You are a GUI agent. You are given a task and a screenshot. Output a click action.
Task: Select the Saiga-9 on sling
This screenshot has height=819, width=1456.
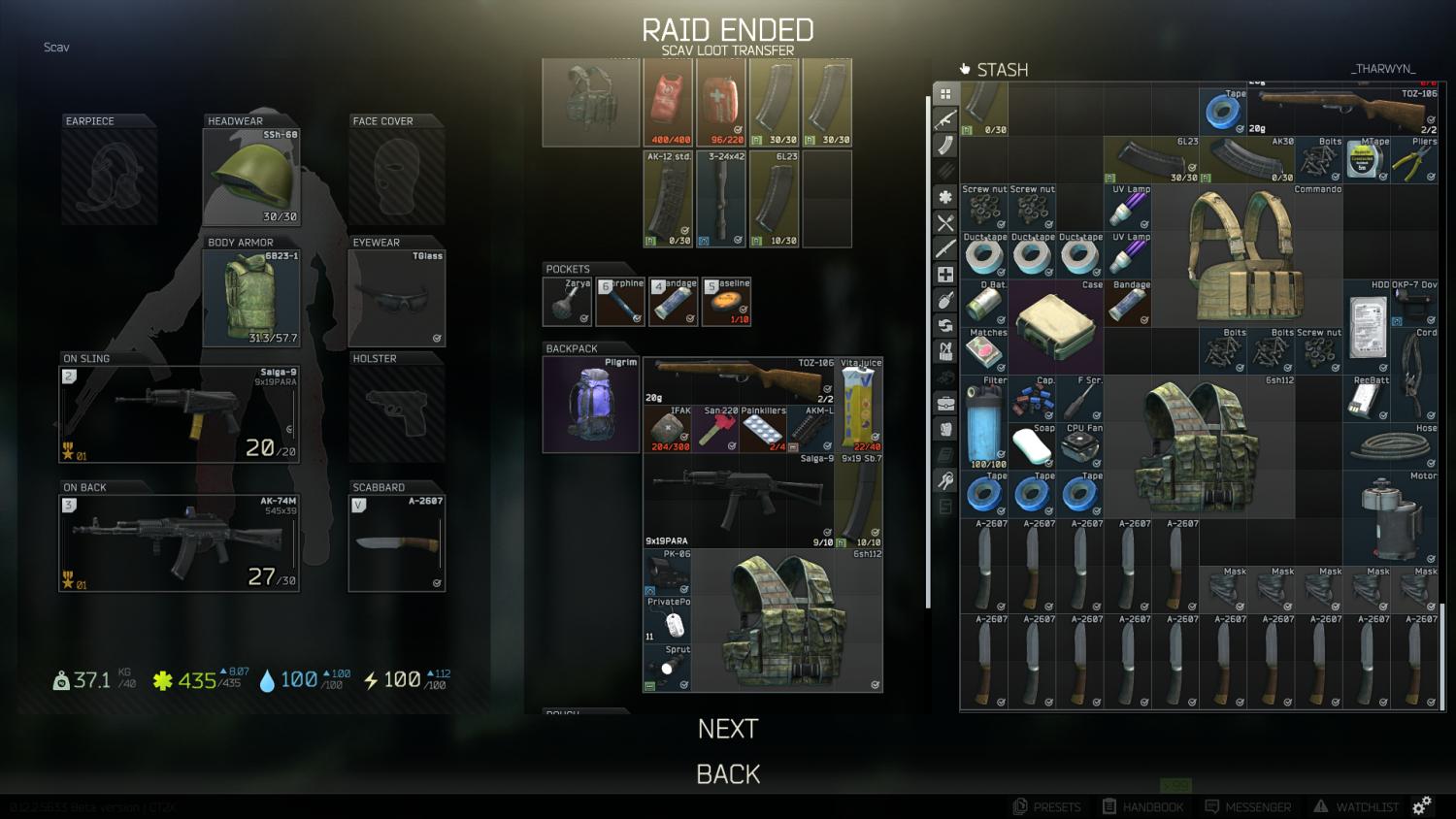point(180,413)
